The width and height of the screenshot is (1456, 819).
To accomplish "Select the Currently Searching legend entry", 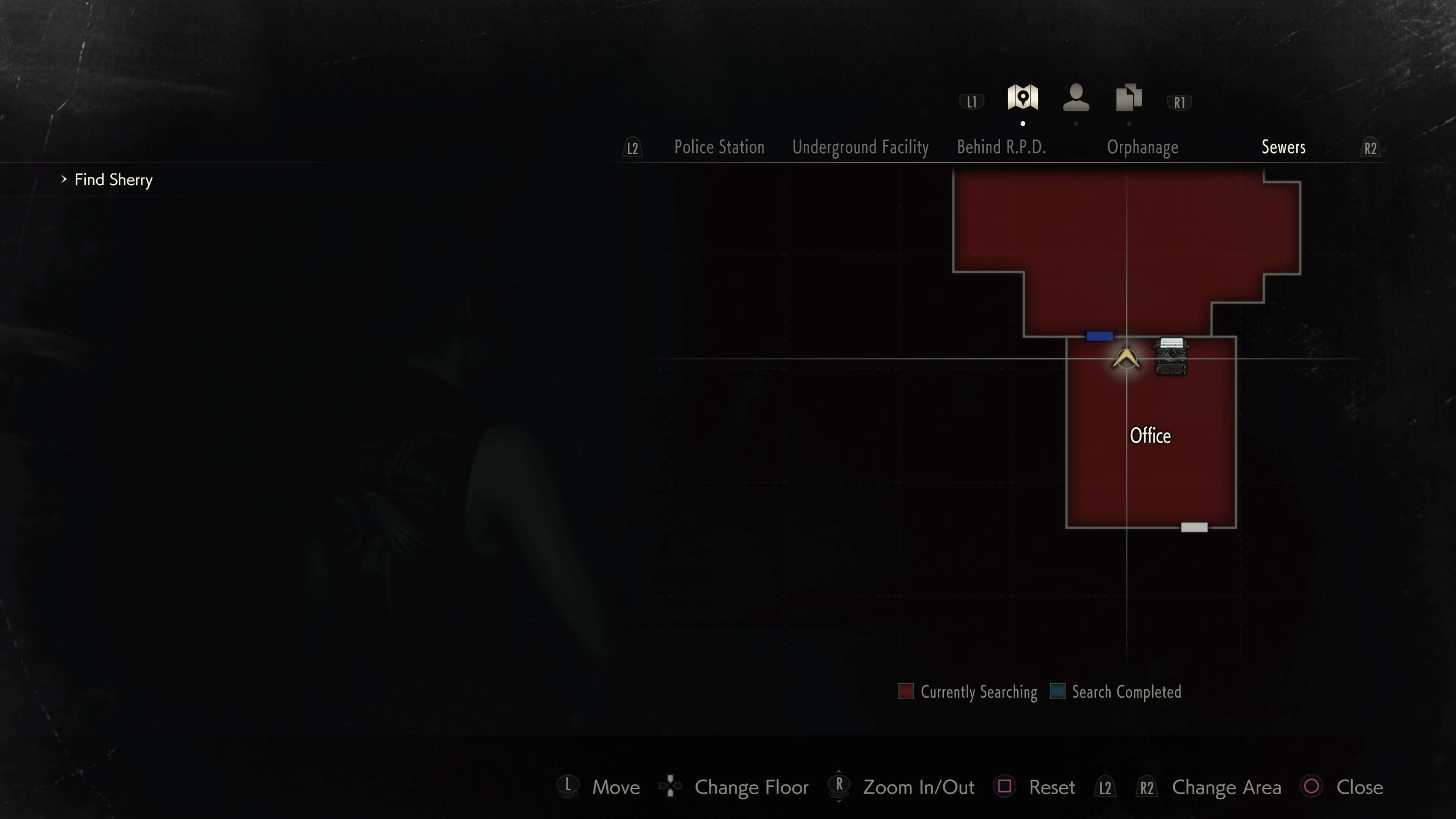I will (968, 692).
